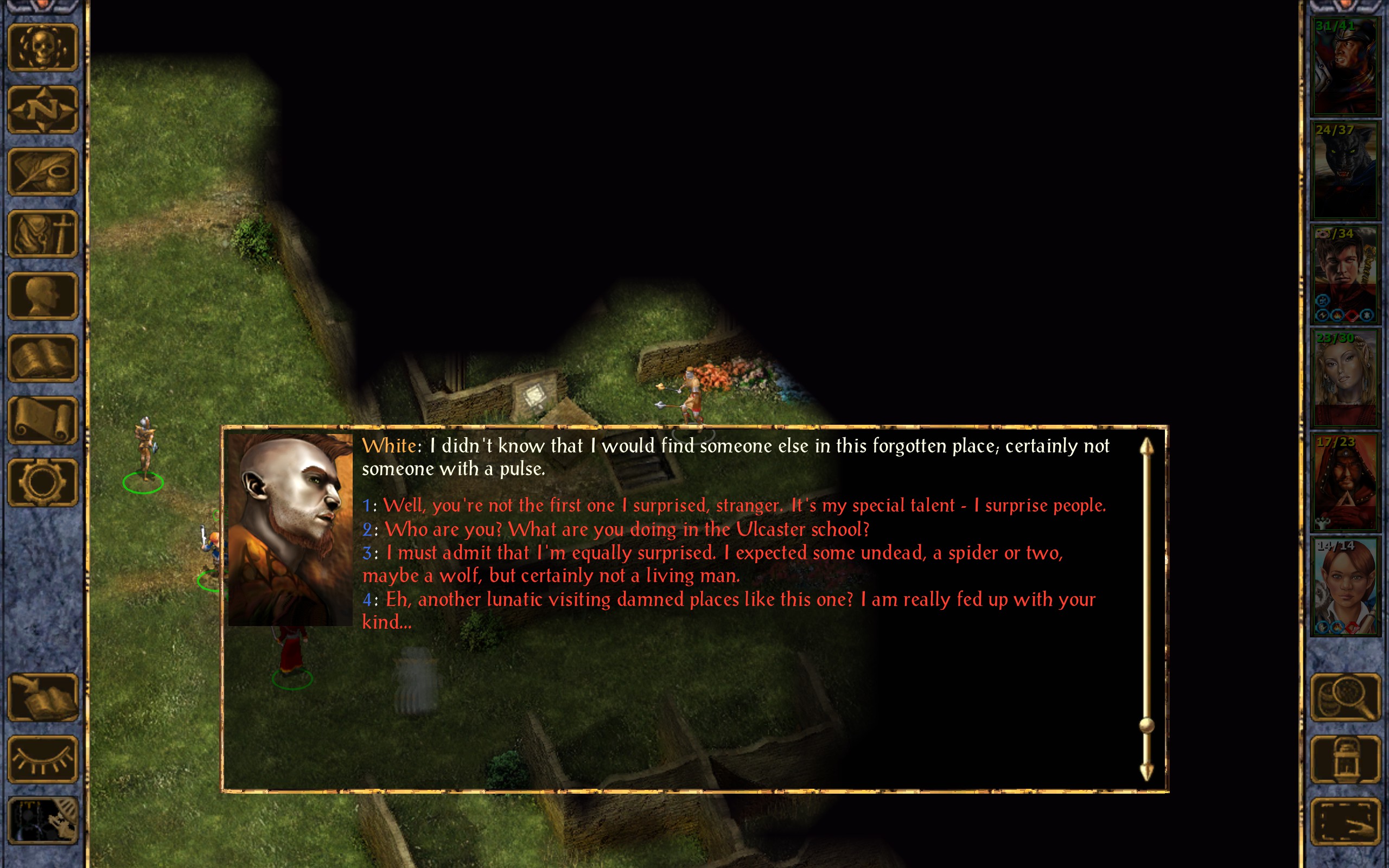Click the rest lantern button
Viewport: 1389px width, 868px height.
point(1346,759)
